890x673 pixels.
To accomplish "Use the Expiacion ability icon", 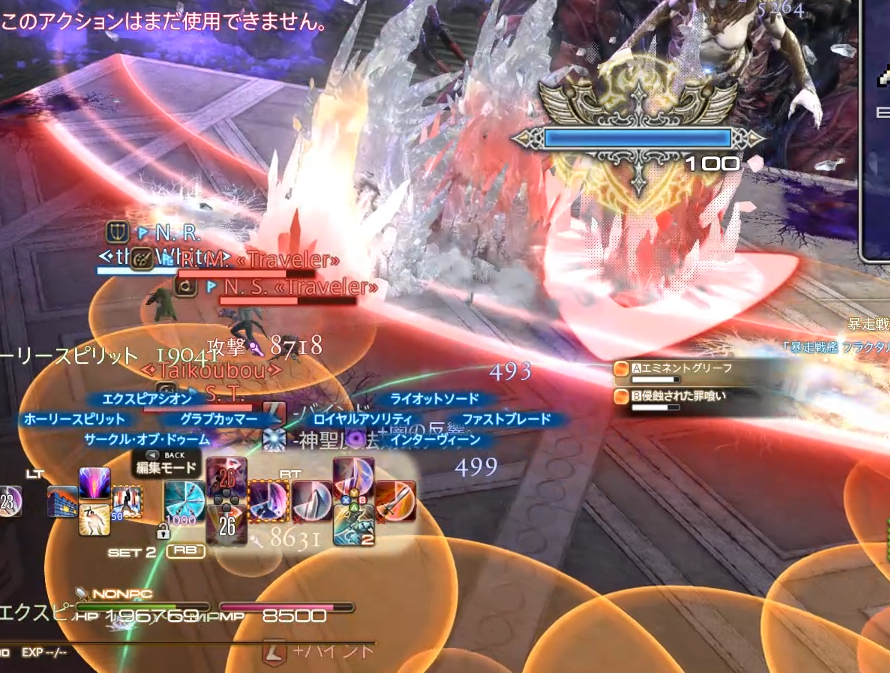I will (x=224, y=476).
